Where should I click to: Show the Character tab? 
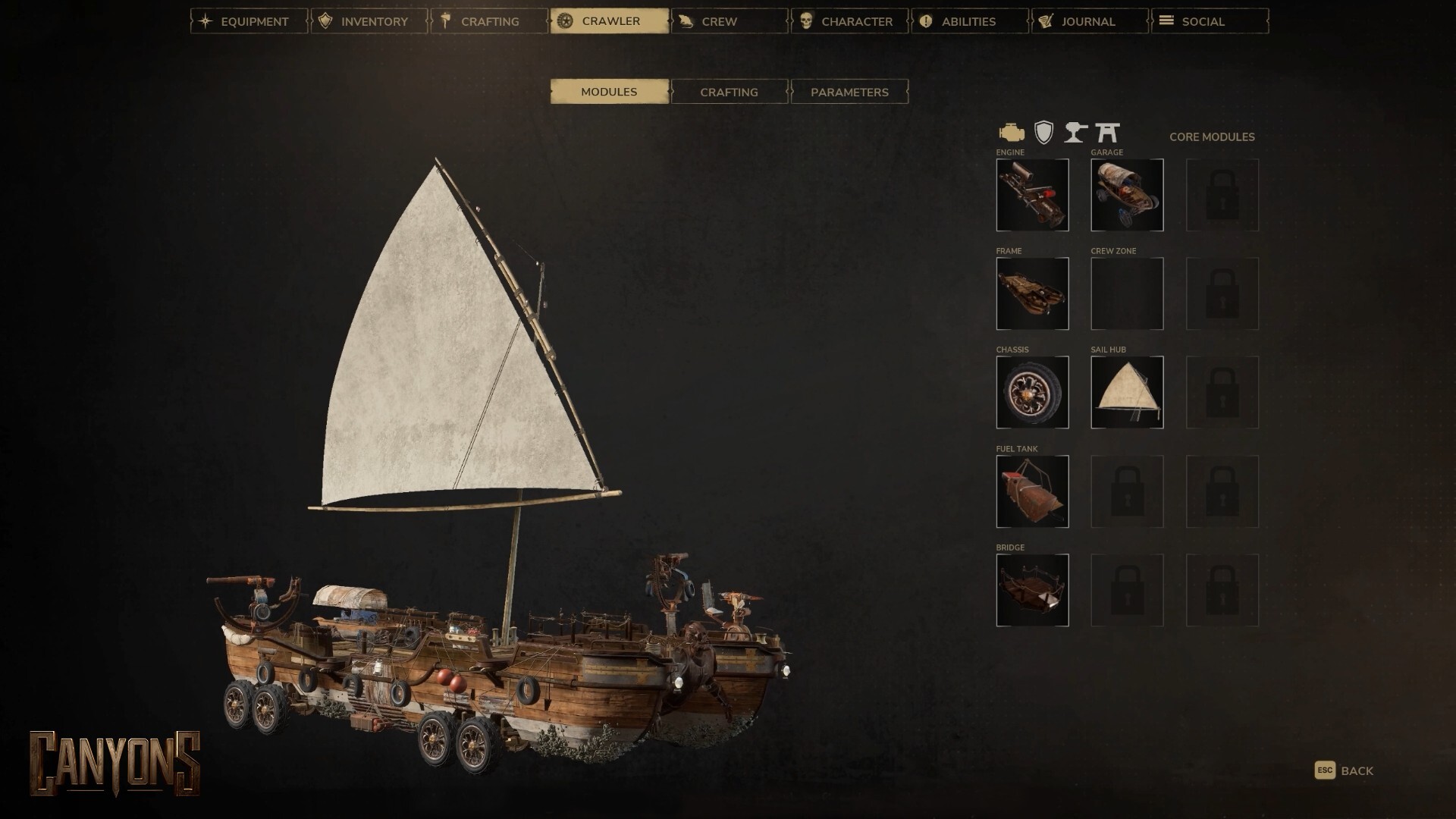click(849, 21)
